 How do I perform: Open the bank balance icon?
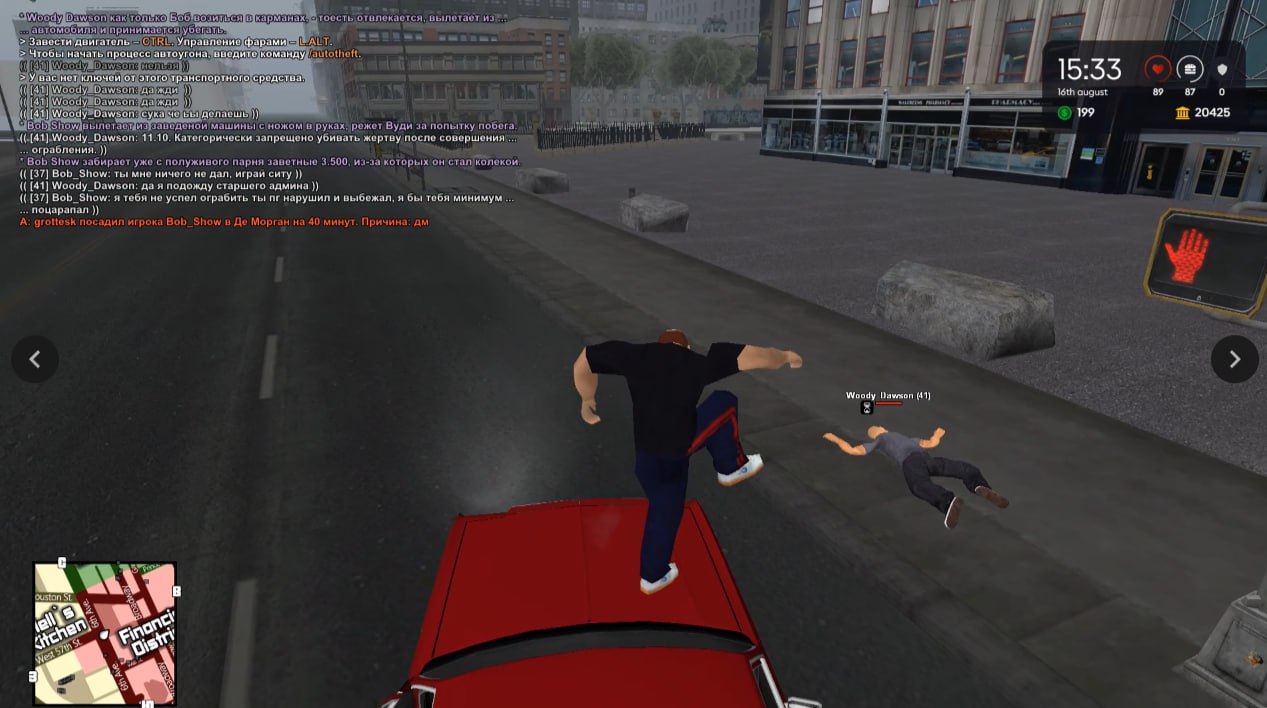click(1183, 113)
